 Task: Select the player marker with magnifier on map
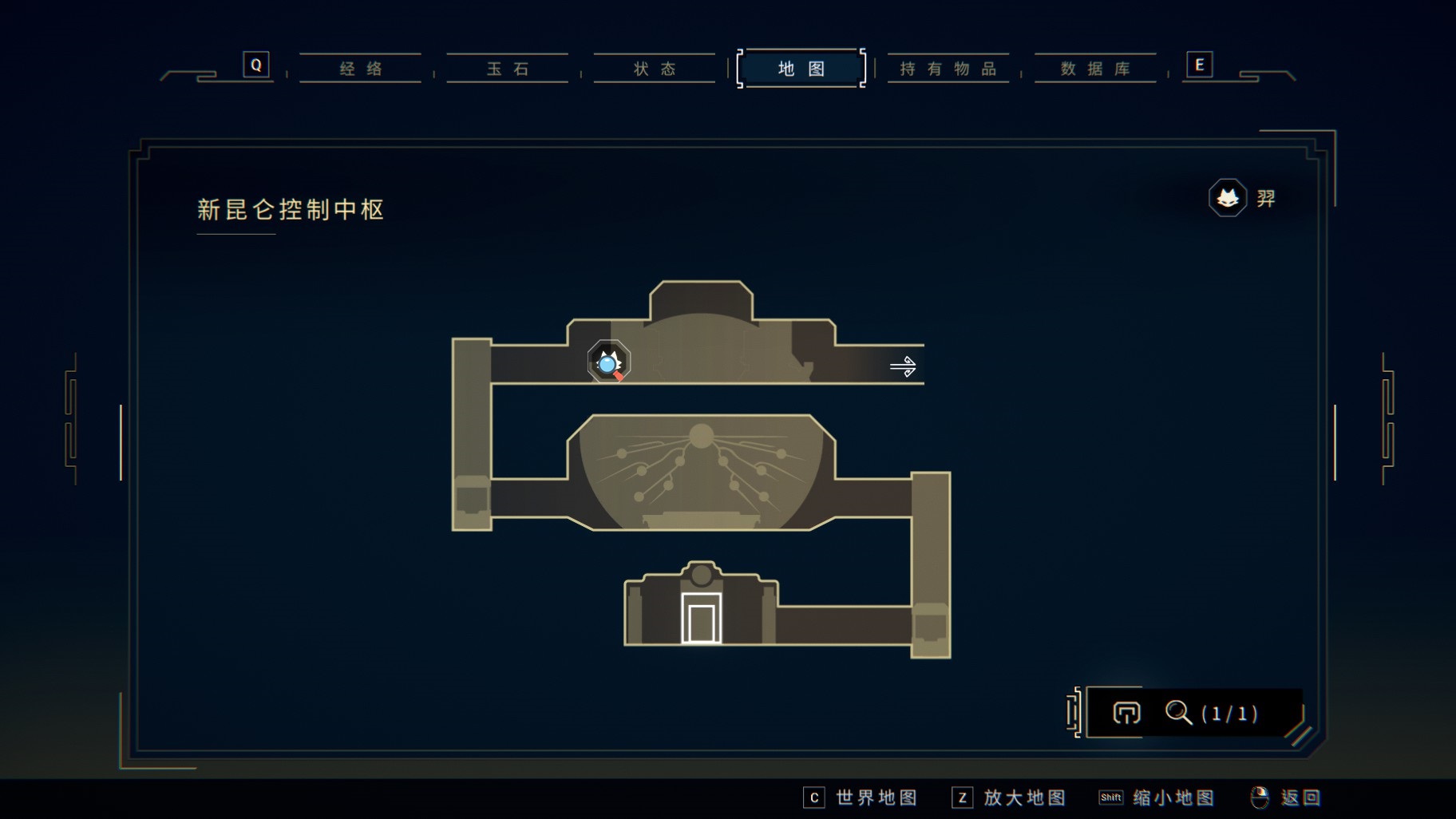coord(609,362)
